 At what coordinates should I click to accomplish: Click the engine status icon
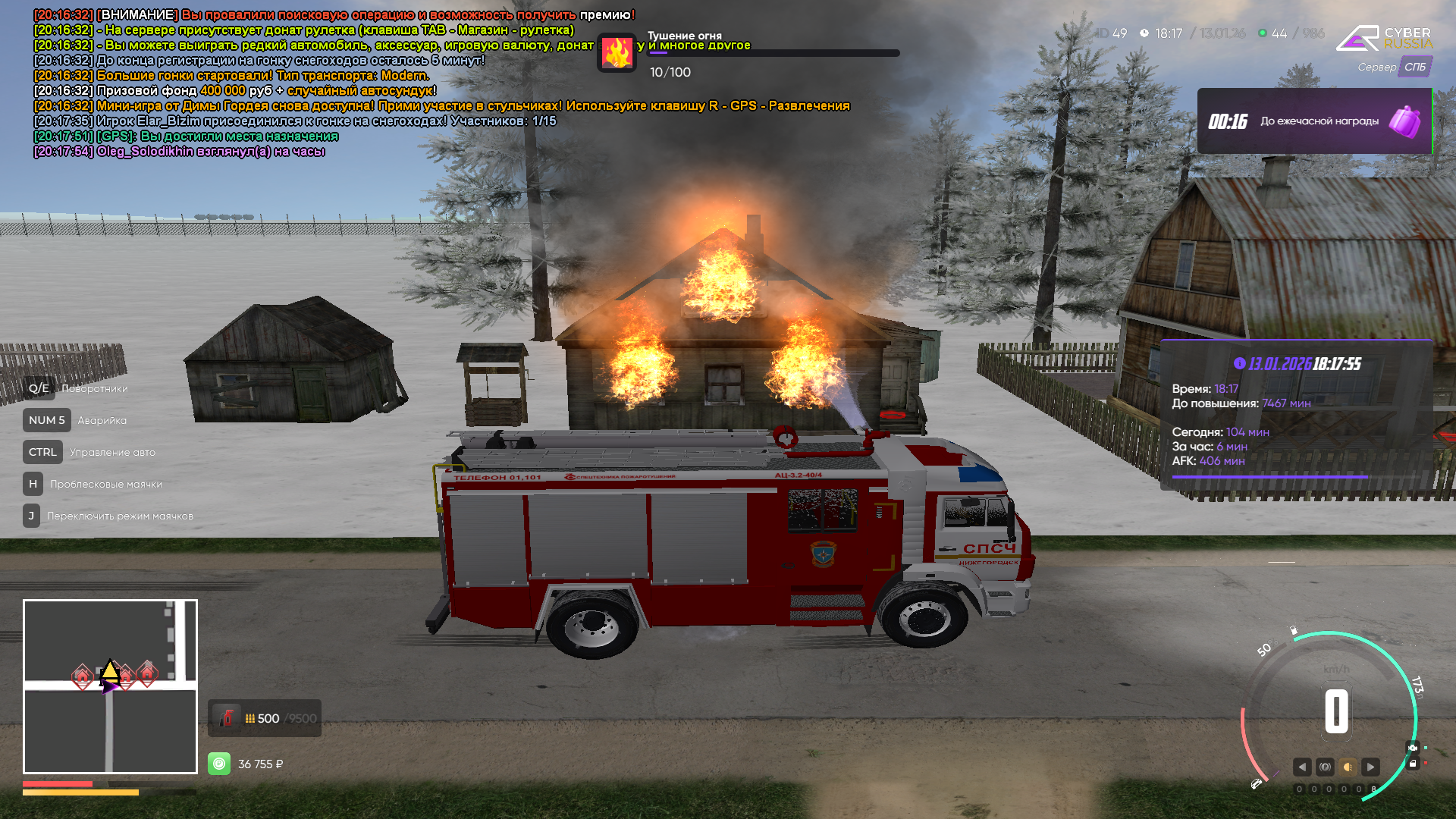[x=1412, y=748]
